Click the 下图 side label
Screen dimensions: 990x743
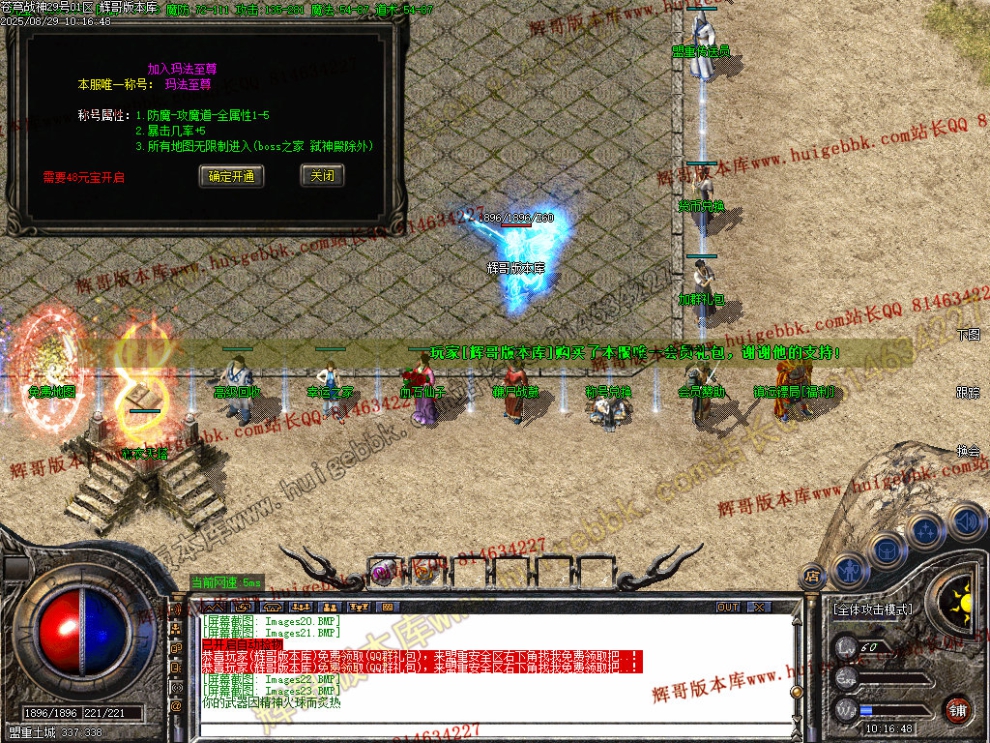coord(968,334)
